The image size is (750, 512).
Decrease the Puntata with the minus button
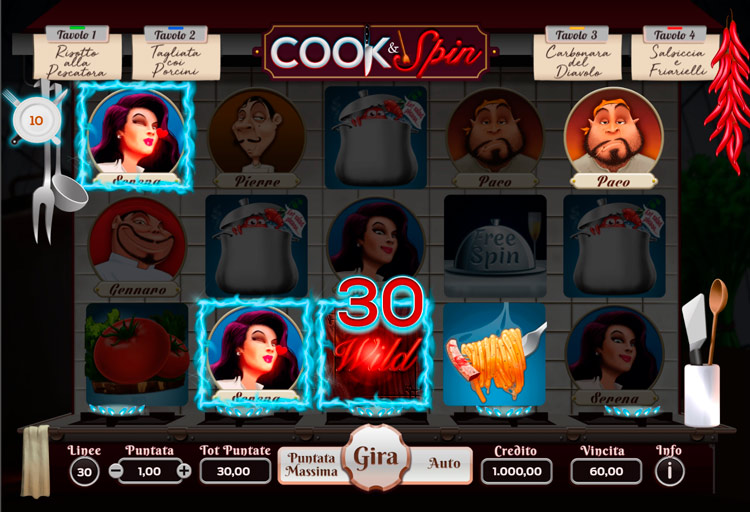117,470
